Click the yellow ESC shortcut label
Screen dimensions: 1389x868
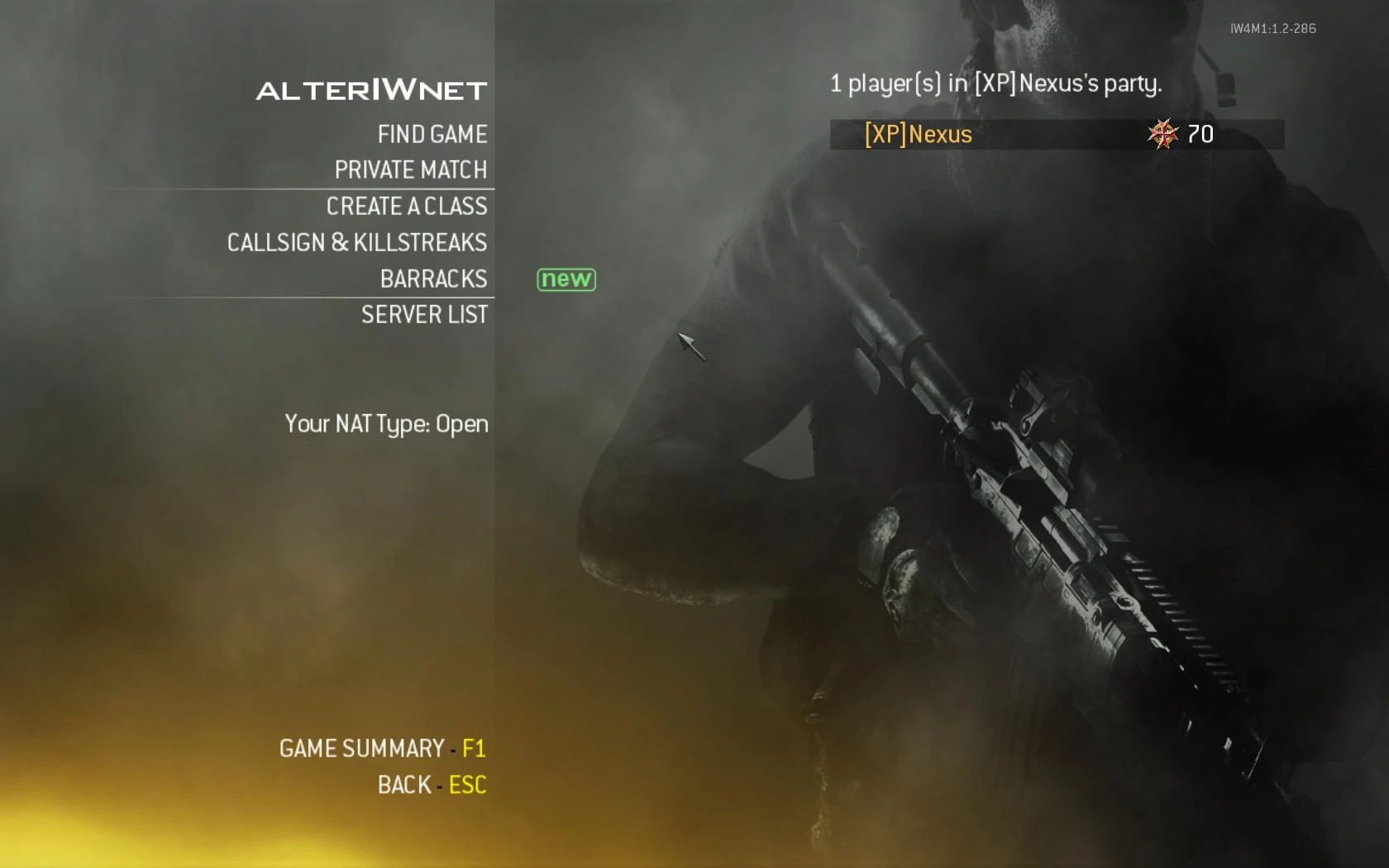(x=467, y=785)
